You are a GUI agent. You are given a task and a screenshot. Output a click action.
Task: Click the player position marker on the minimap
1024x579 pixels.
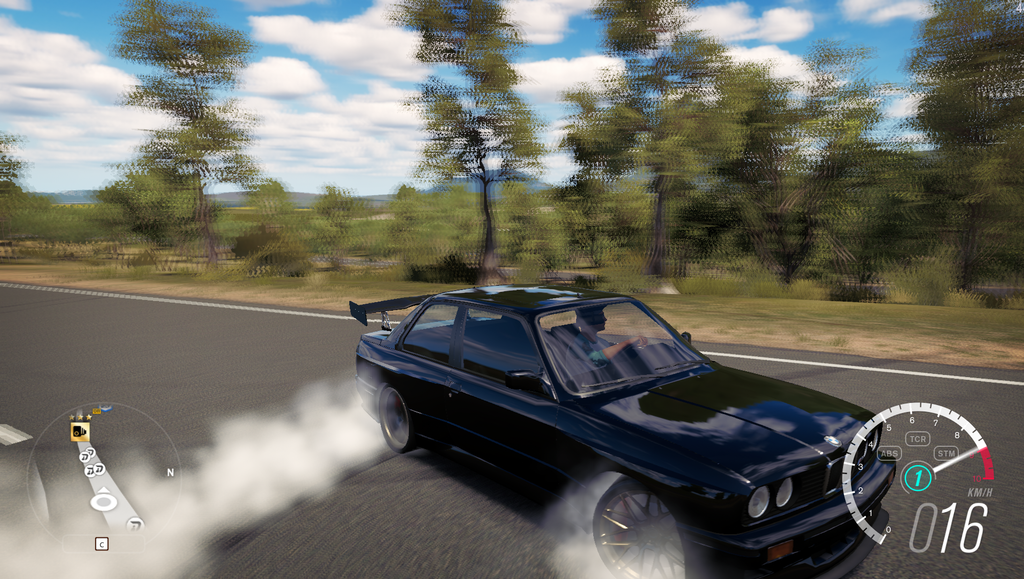click(x=102, y=501)
